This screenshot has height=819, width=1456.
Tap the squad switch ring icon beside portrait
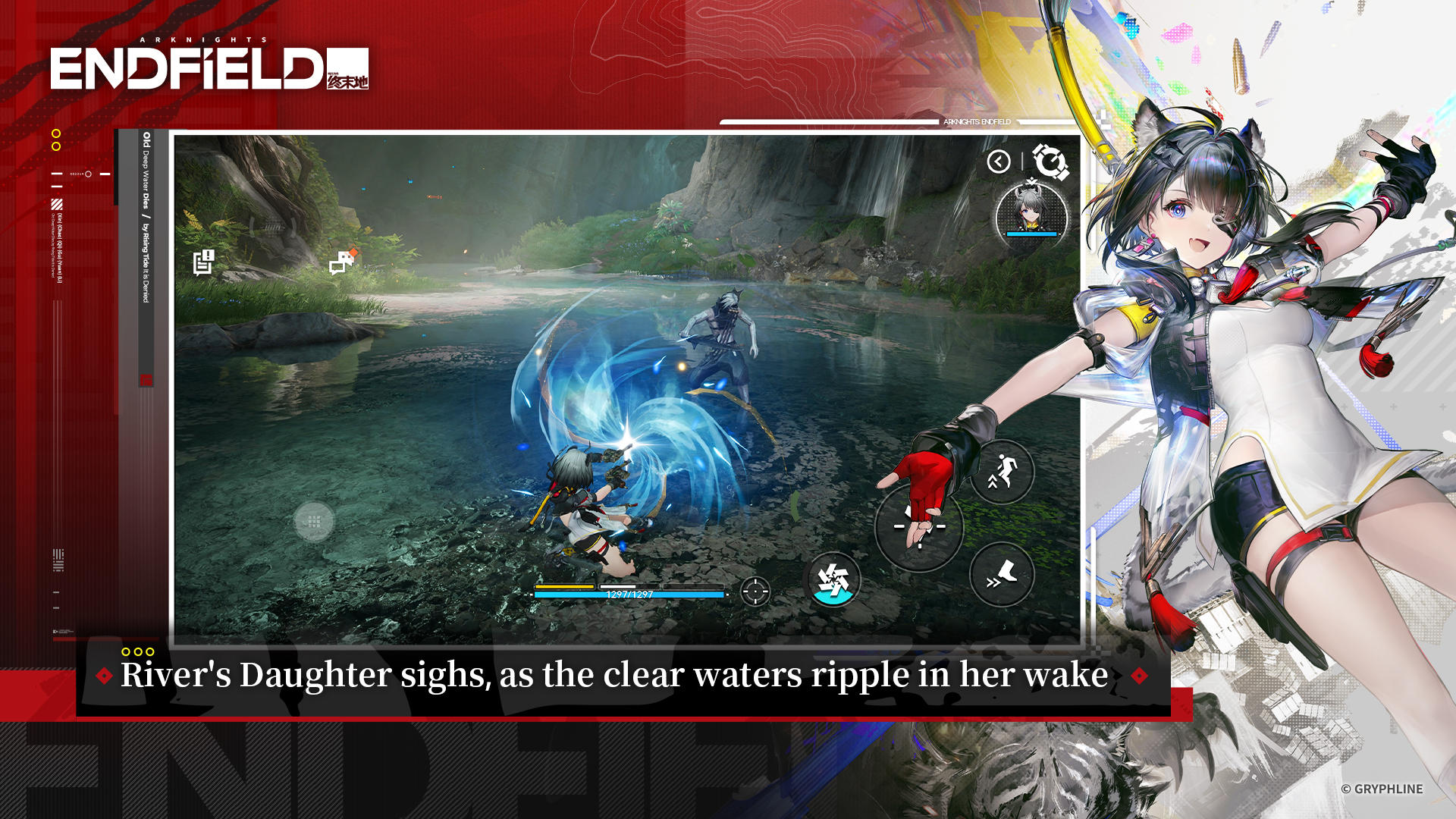click(x=1050, y=161)
